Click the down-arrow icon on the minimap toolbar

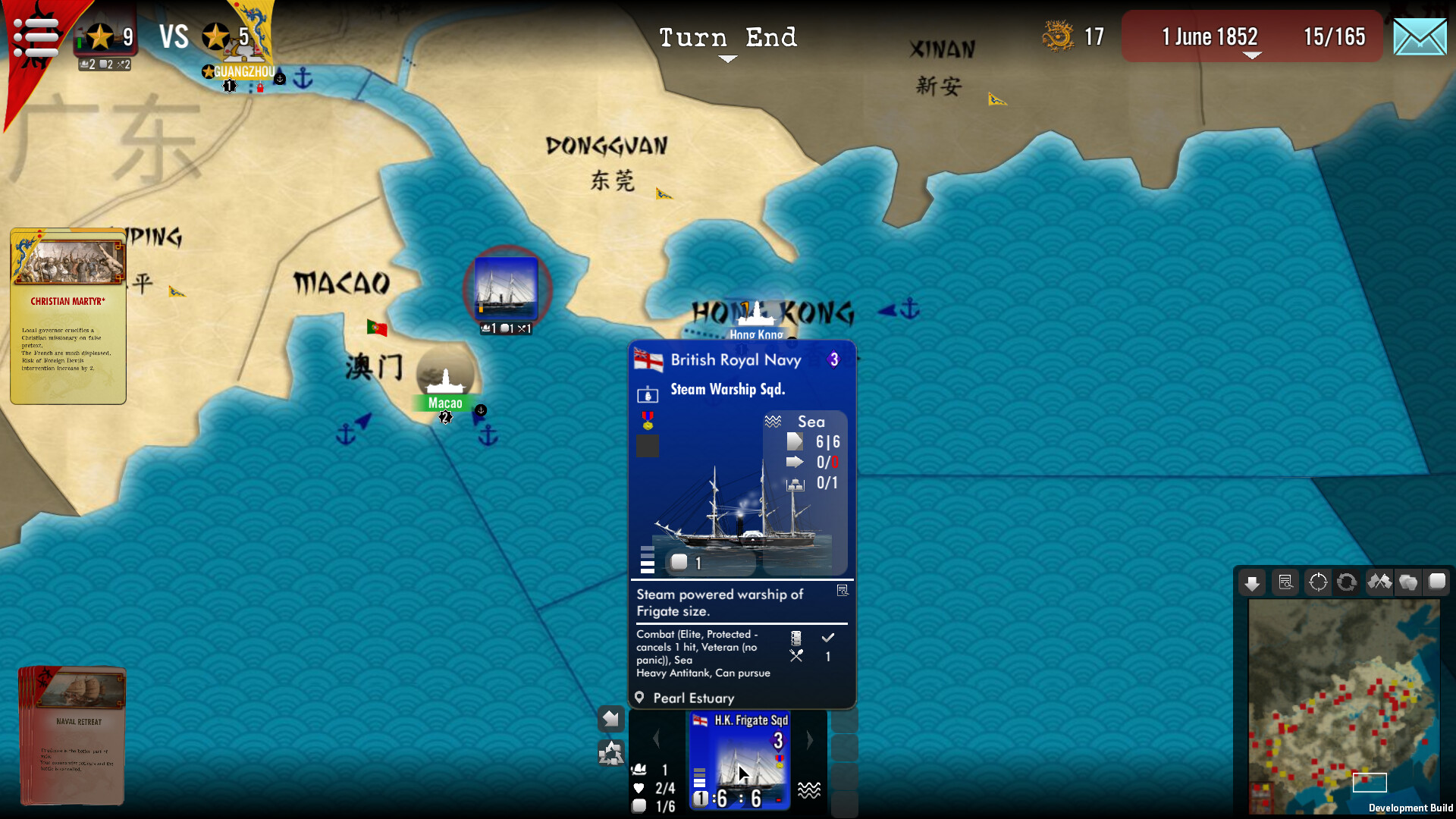click(1253, 582)
